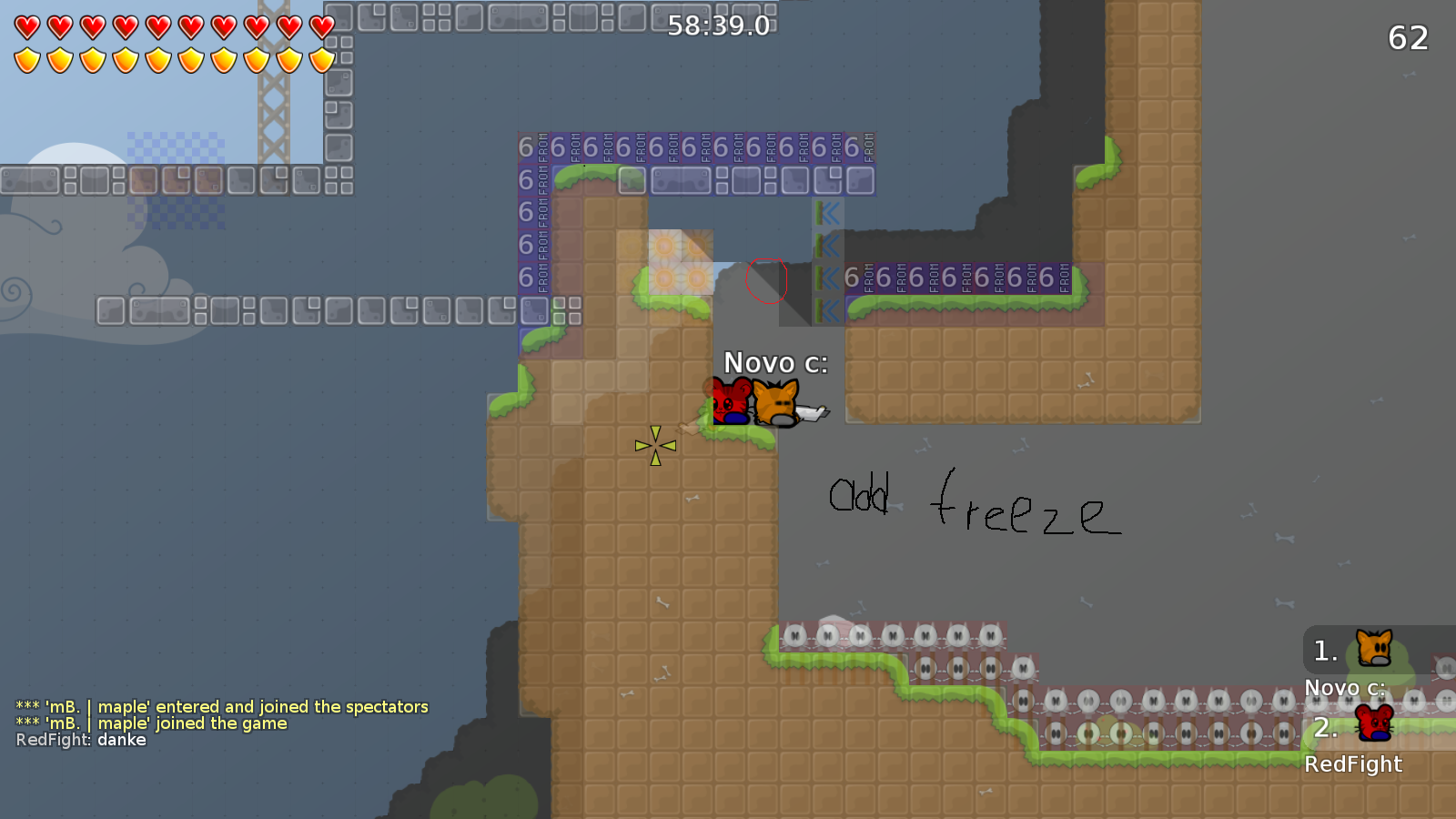Select the rank 1 row in the scoreboard
1456x819 pixels.
[x=1347, y=651]
